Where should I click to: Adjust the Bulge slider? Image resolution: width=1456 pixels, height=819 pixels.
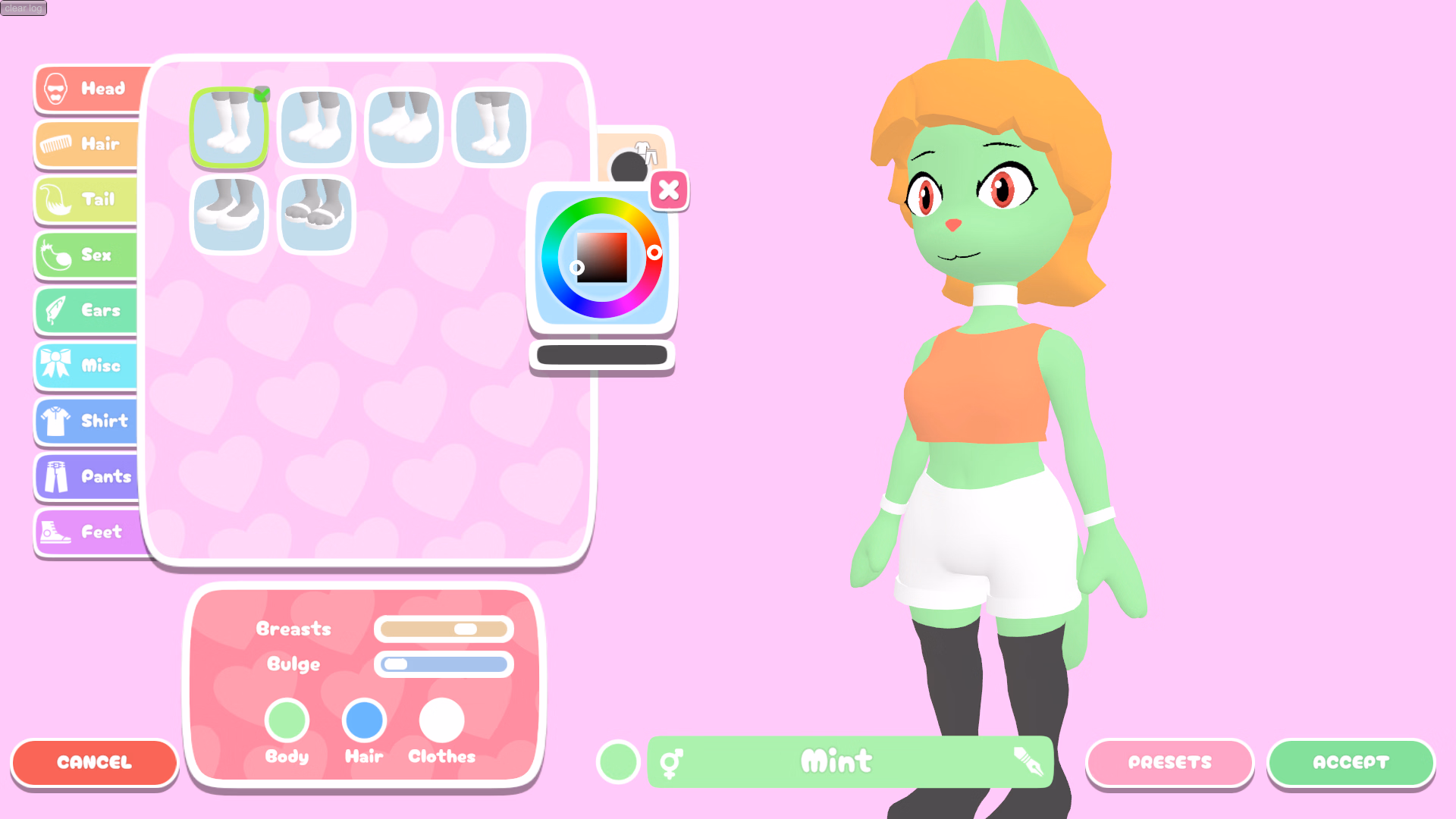tap(444, 664)
